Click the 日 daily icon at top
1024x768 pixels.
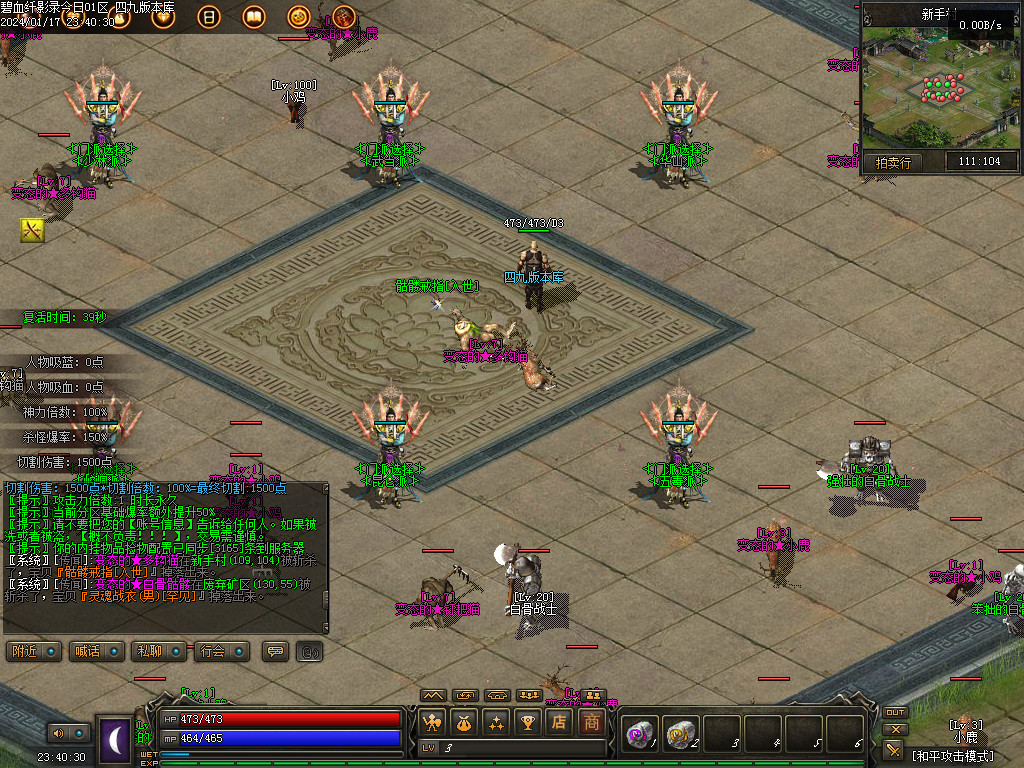click(209, 17)
